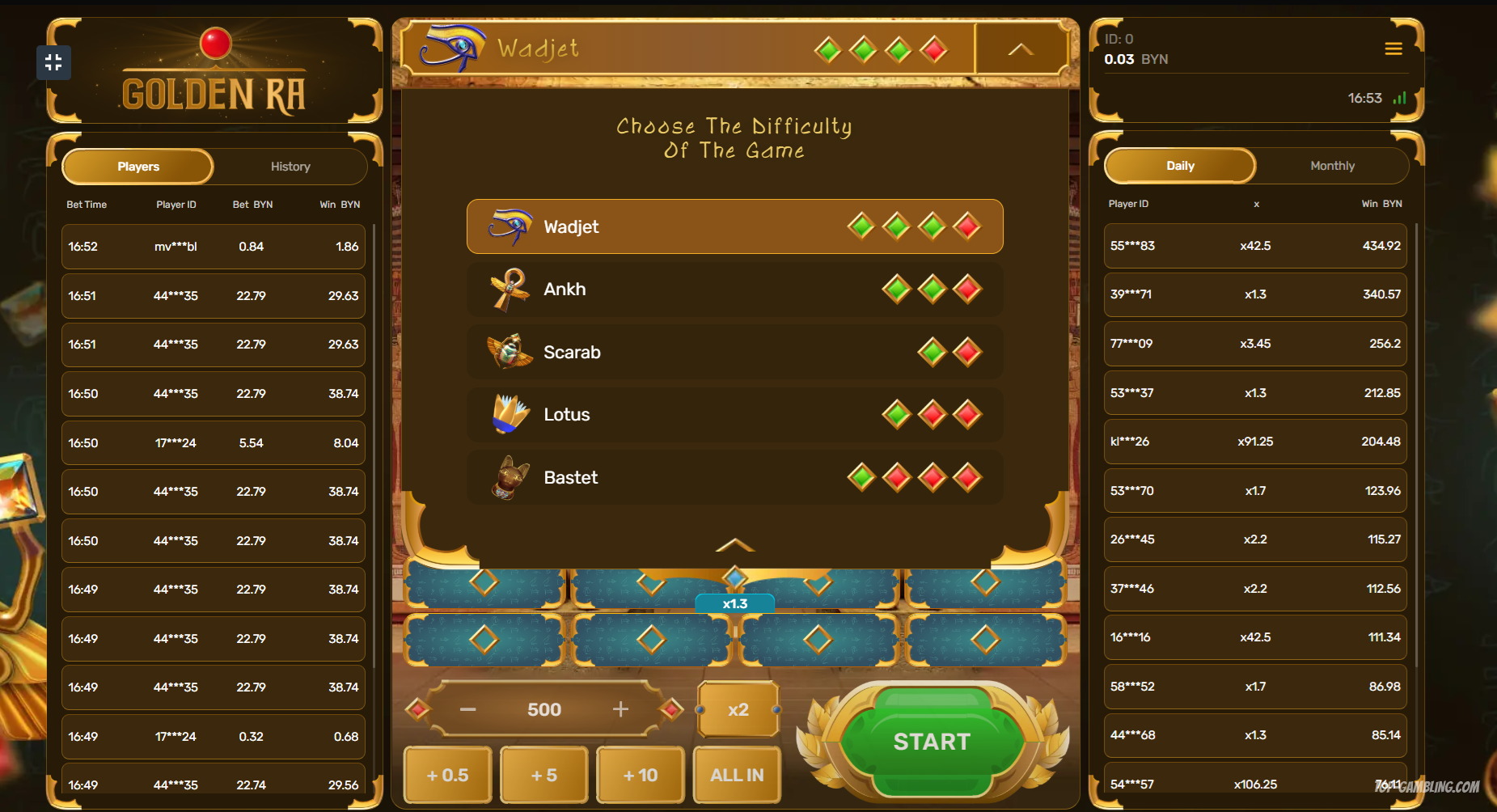This screenshot has width=1497, height=812.
Task: Choose the Ankh difficulty
Action: [x=734, y=290]
